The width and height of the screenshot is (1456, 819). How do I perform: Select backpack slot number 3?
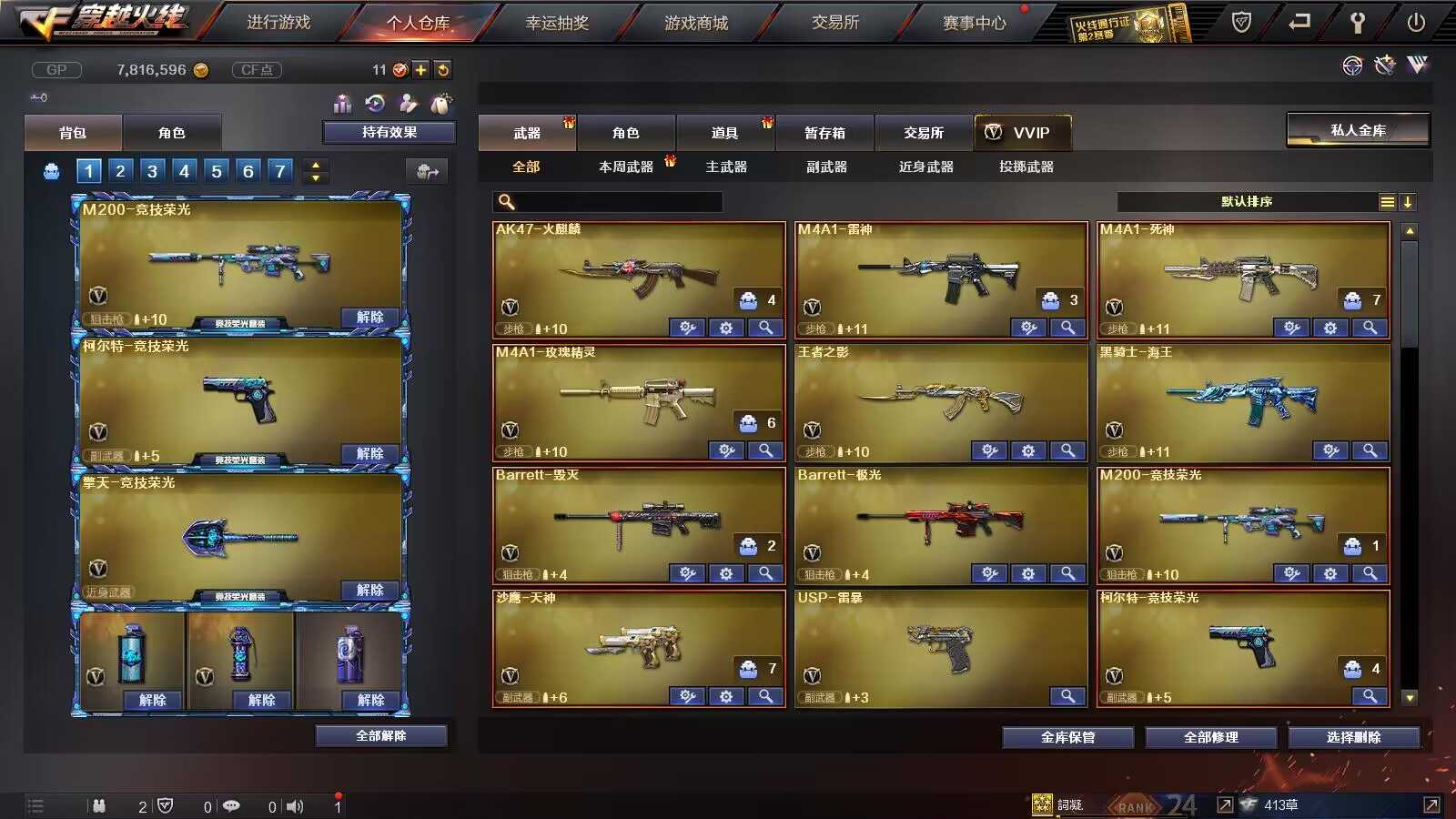pyautogui.click(x=153, y=170)
